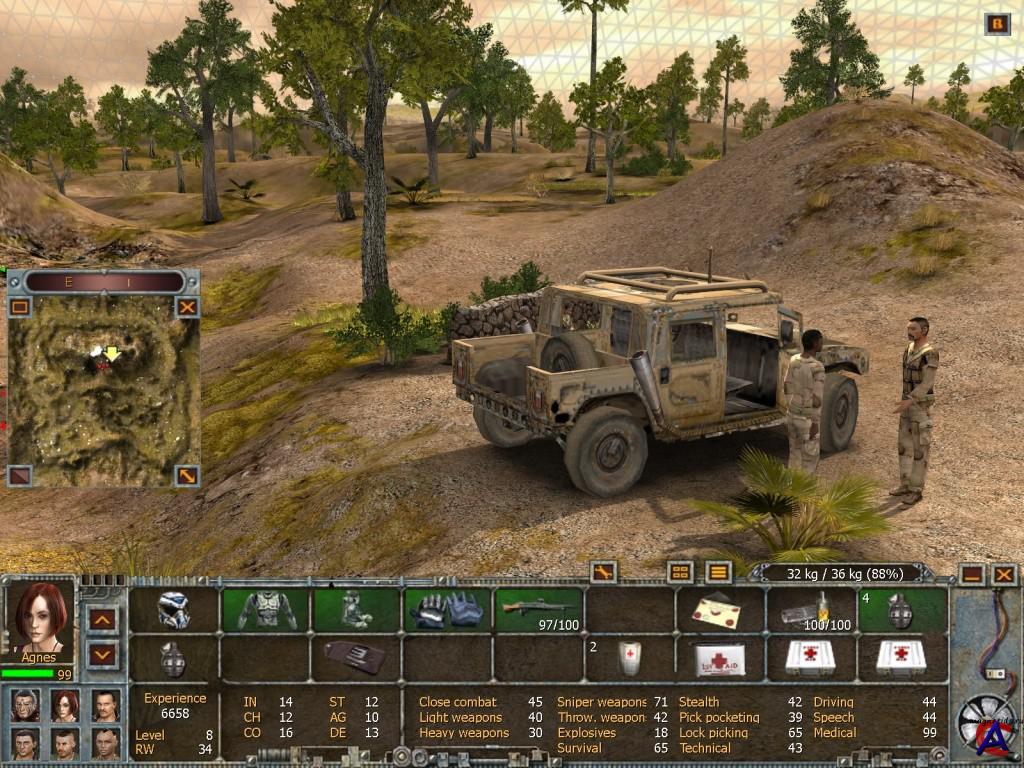The width and height of the screenshot is (1024, 768).
Task: Select Agnes's large character portrait
Action: (x=41, y=613)
